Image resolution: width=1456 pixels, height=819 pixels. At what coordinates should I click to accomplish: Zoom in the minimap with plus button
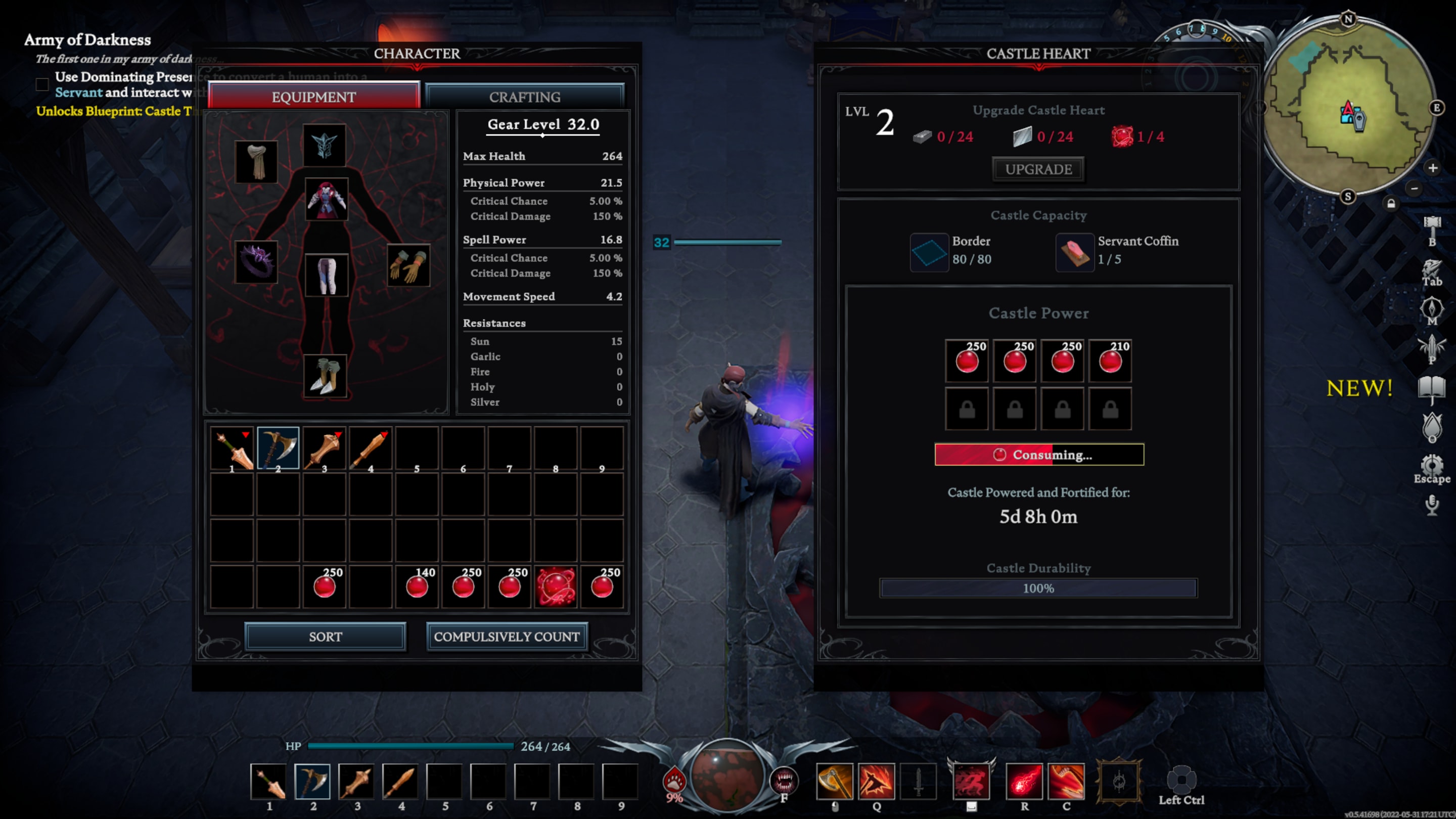pos(1432,168)
